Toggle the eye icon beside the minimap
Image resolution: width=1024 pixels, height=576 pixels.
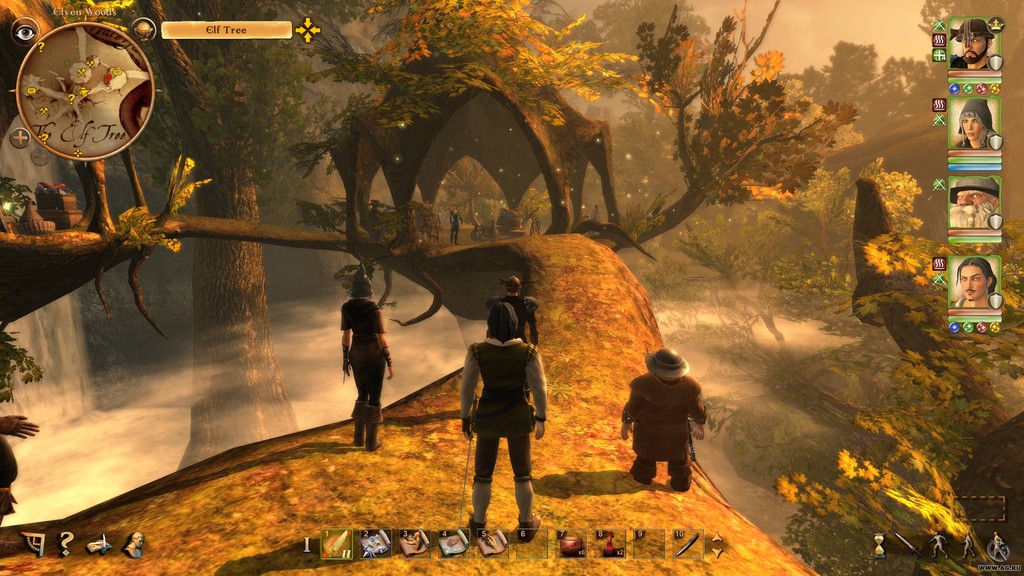pos(24,30)
